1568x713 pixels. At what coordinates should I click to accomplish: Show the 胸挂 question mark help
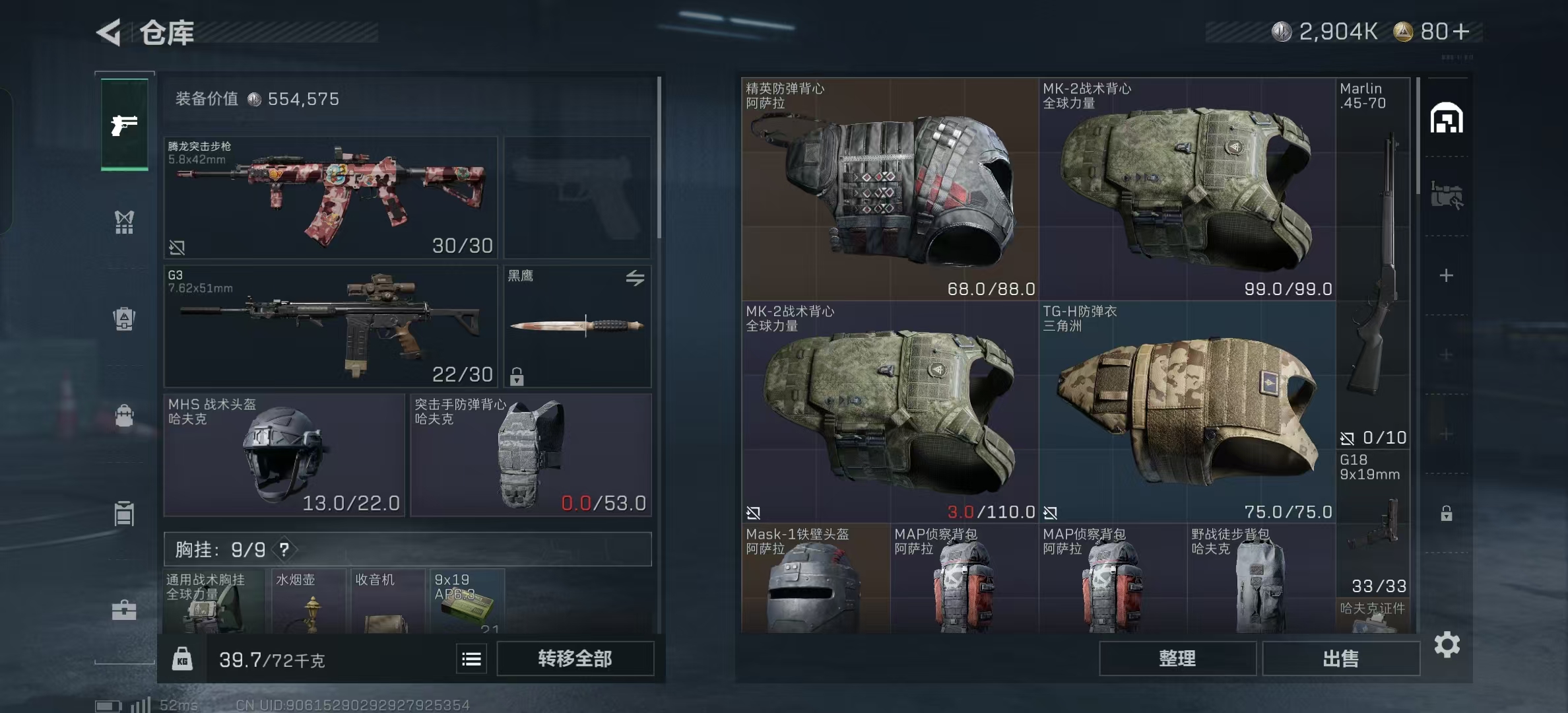point(284,549)
